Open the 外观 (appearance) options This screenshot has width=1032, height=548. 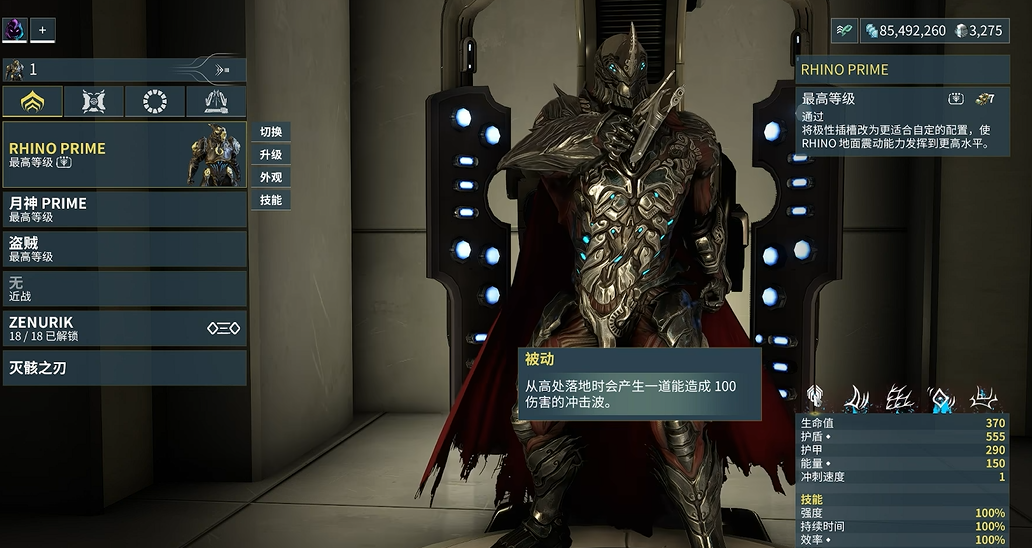[270, 177]
